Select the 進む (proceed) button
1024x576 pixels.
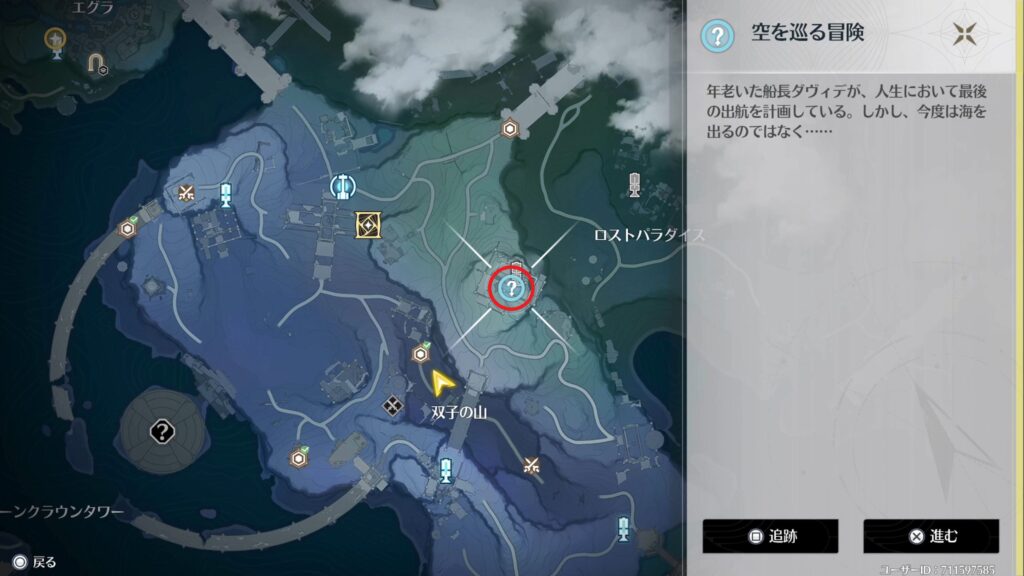pos(930,536)
